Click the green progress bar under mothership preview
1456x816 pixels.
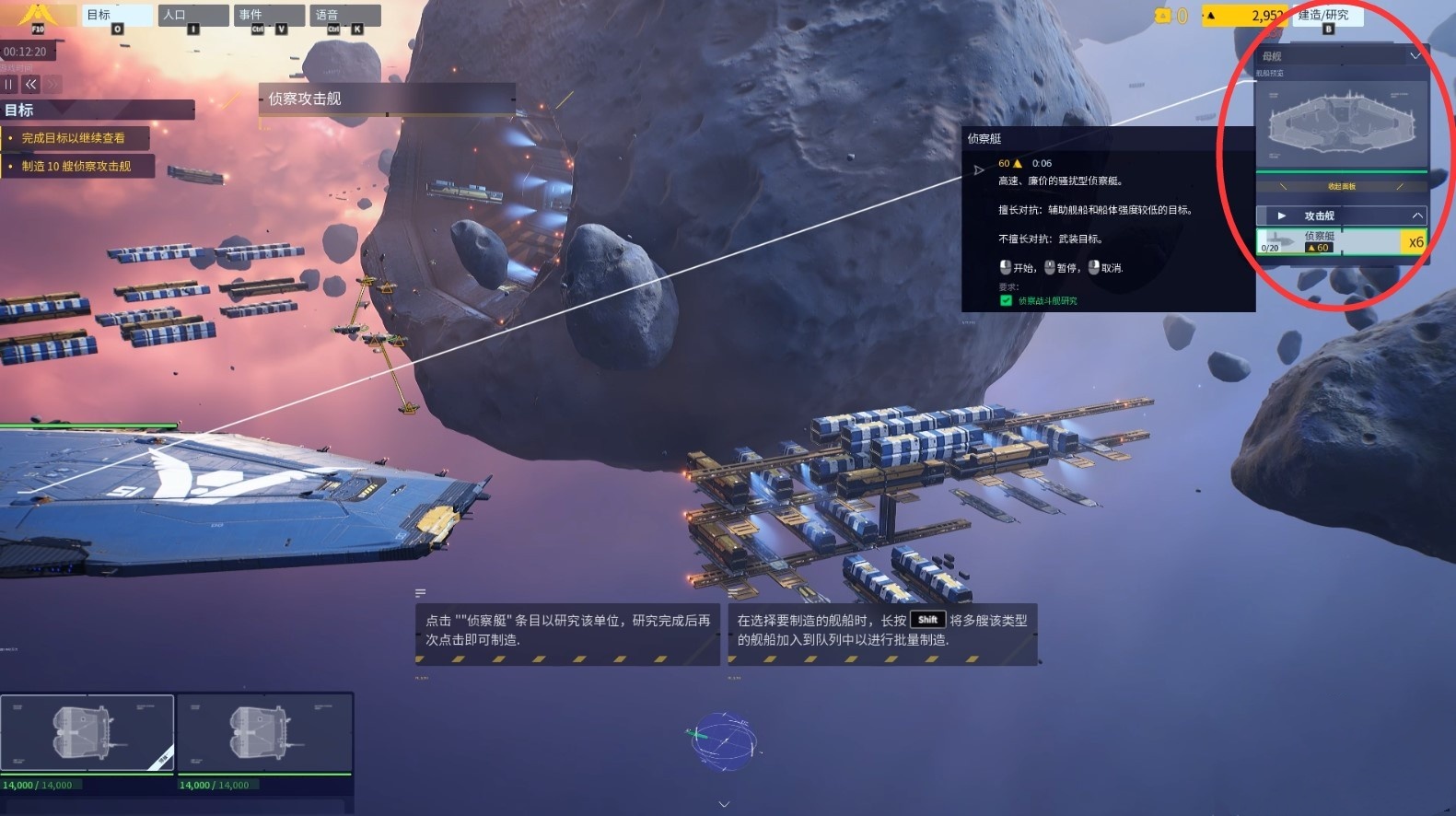(x=1341, y=171)
